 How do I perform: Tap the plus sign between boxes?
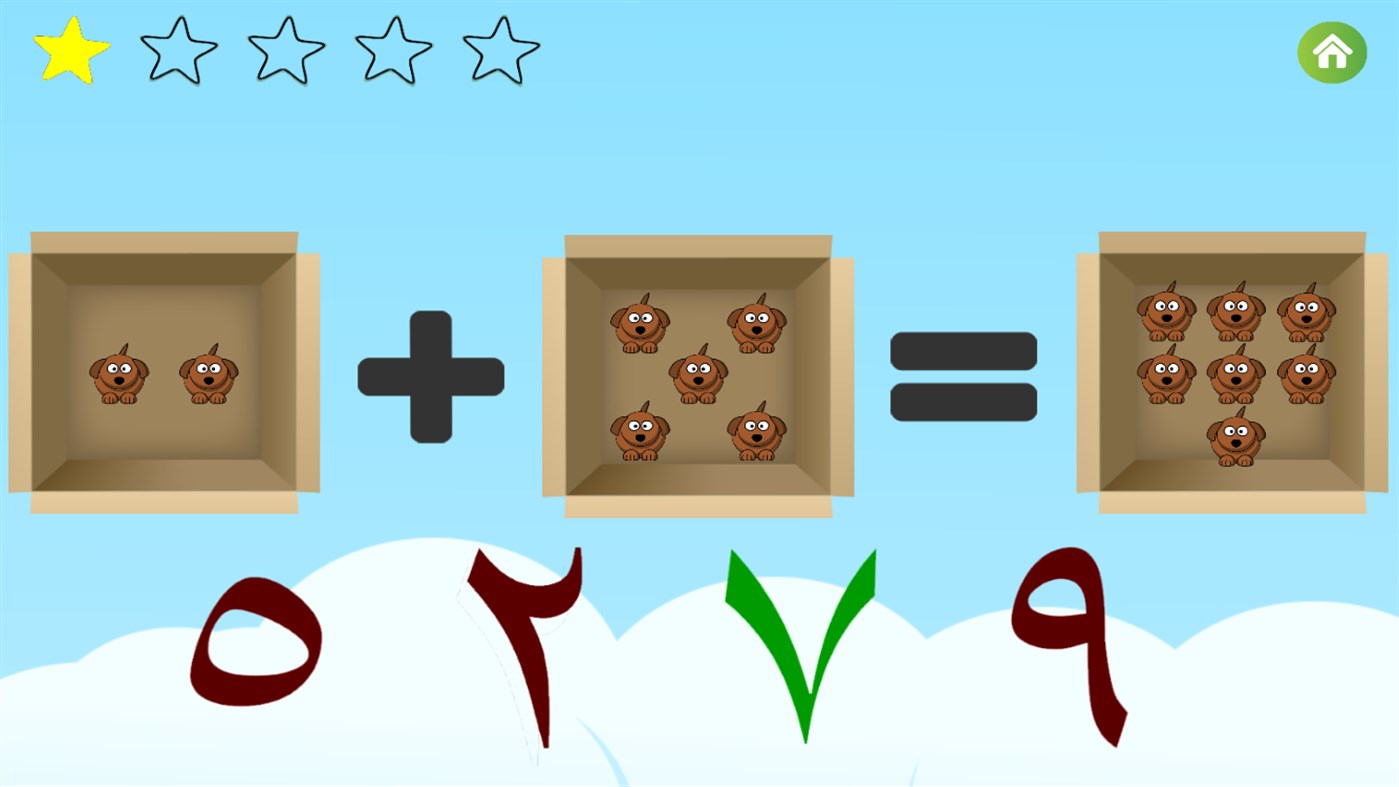pos(430,375)
